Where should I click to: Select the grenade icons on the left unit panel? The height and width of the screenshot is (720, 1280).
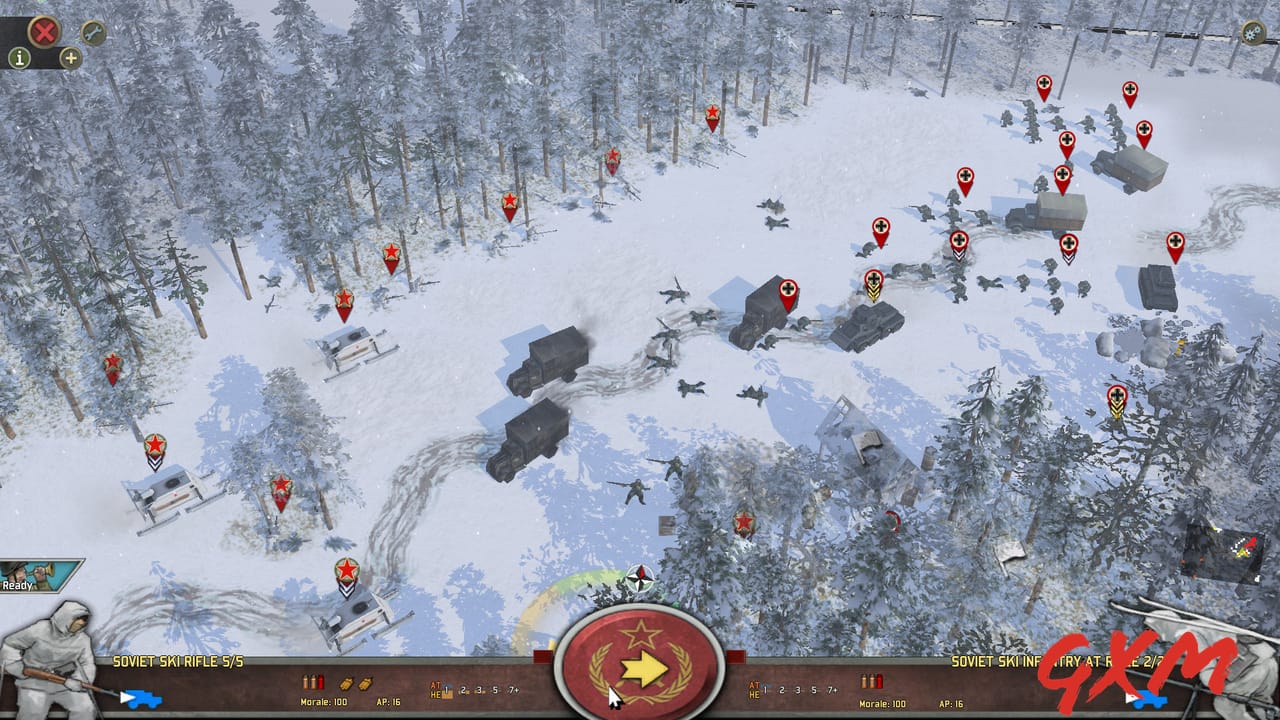355,684
